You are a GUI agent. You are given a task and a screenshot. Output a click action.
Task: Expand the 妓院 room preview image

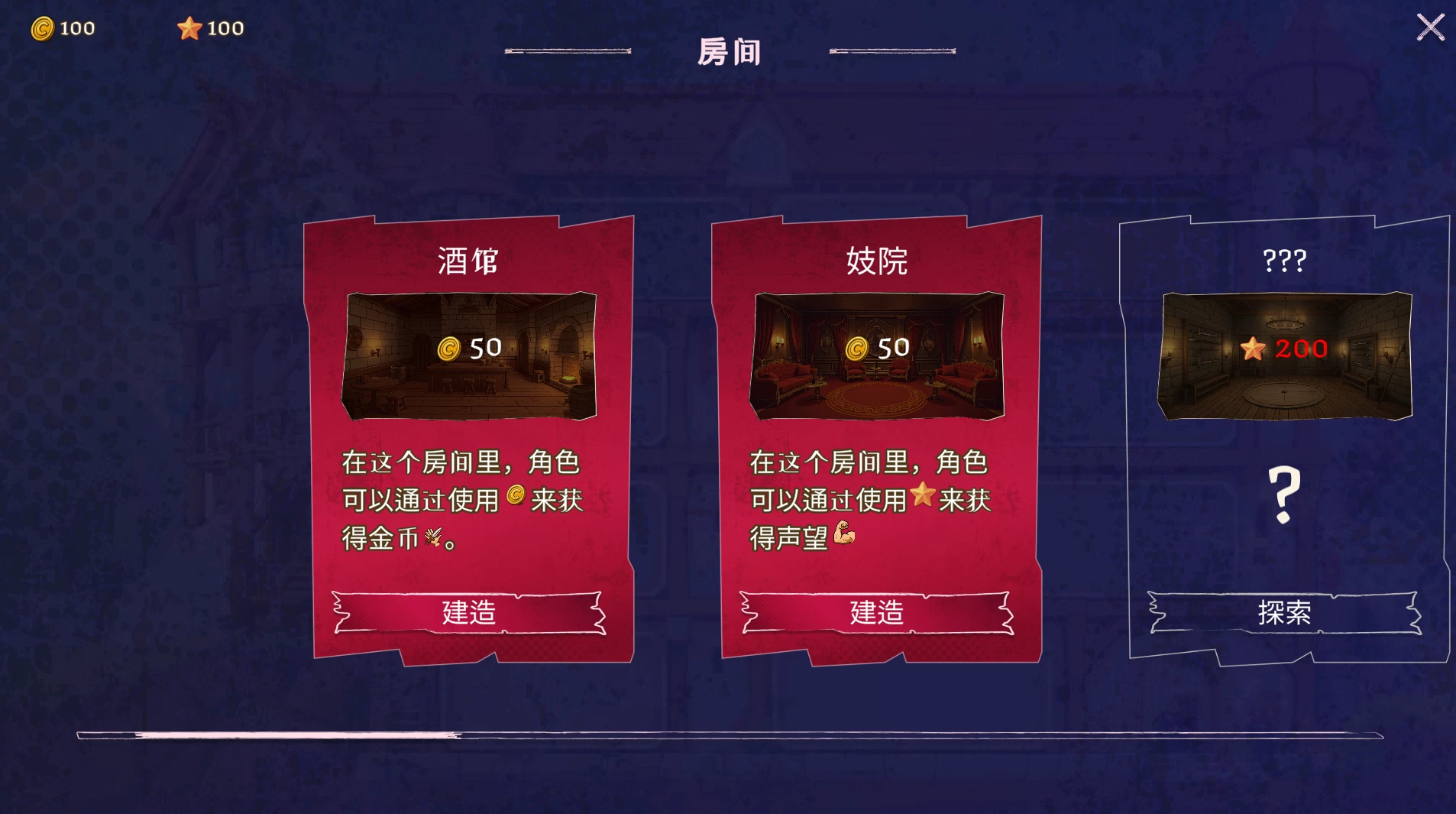pyautogui.click(x=877, y=355)
